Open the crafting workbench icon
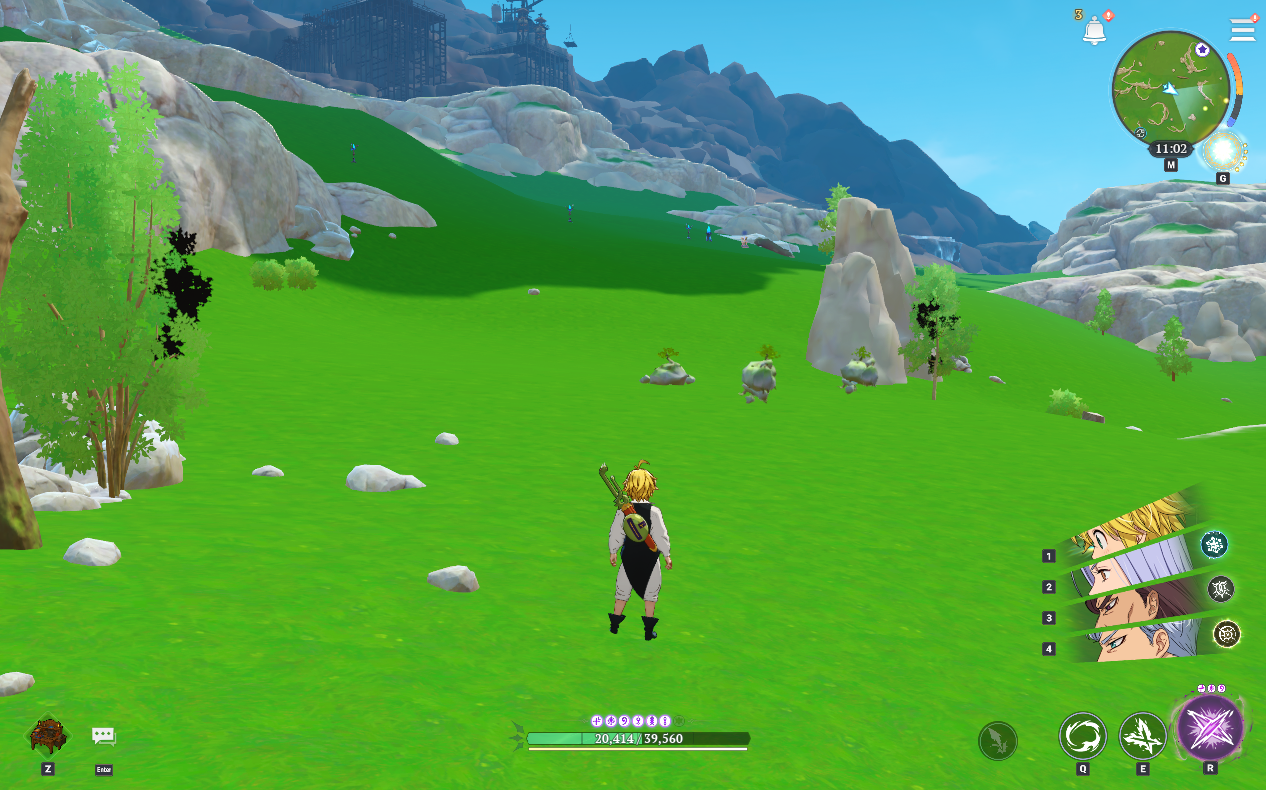Viewport: 1266px width, 790px height. pos(48,736)
